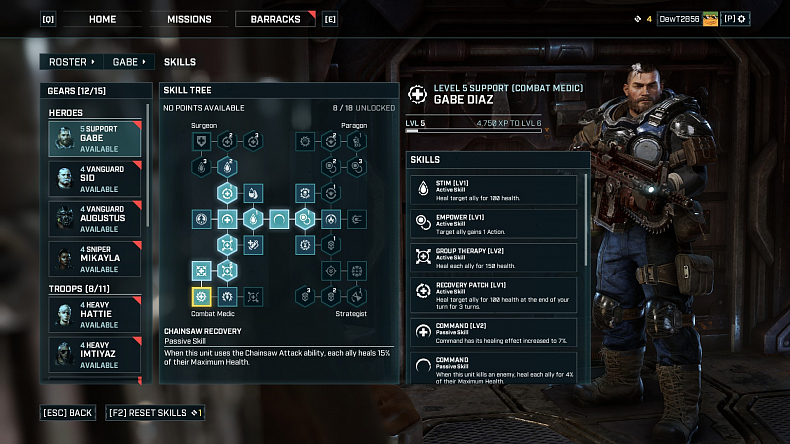Select the Barracks tab
790x444 pixels.
tap(274, 19)
